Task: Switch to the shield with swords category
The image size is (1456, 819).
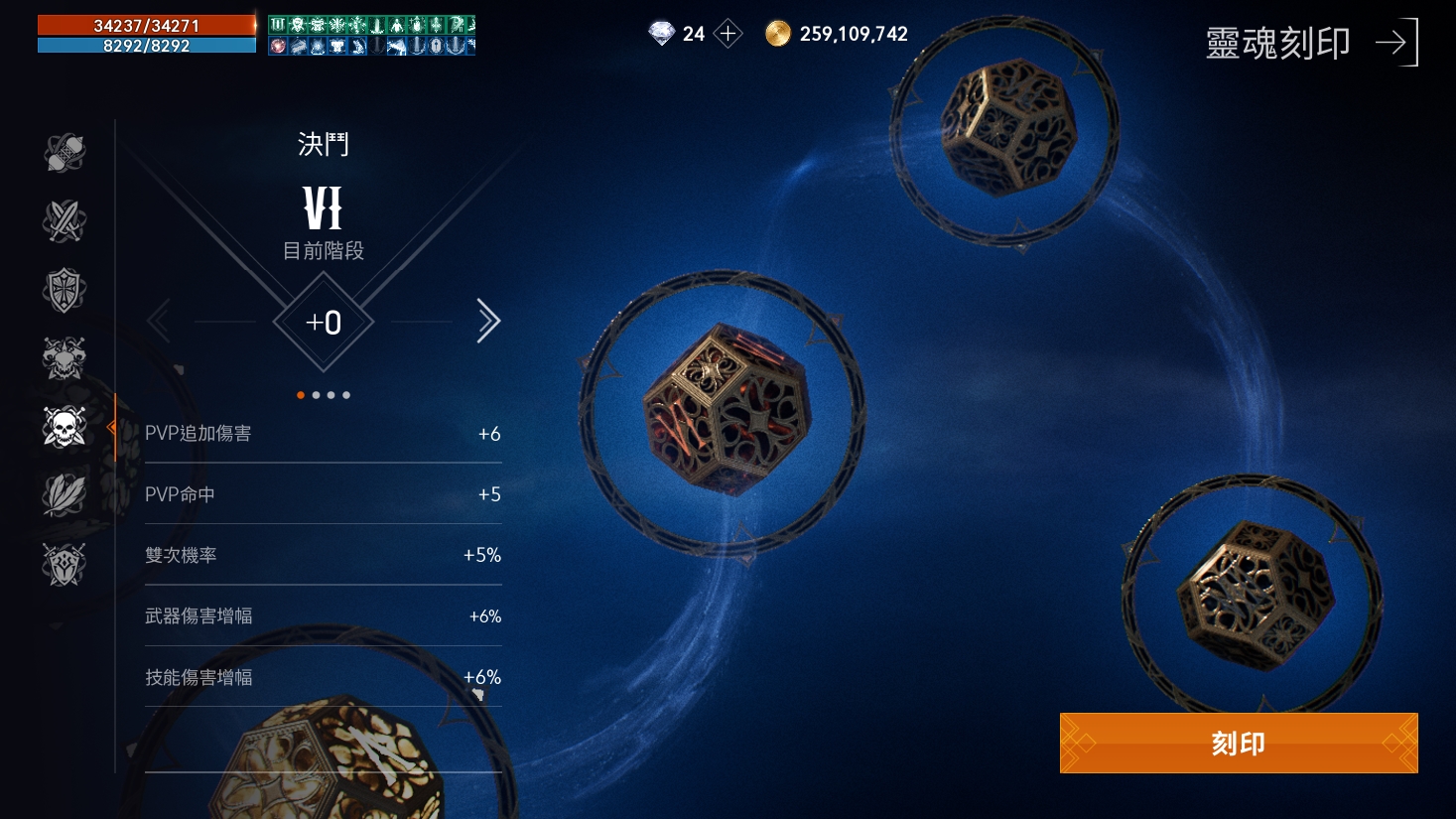Action: 65,564
